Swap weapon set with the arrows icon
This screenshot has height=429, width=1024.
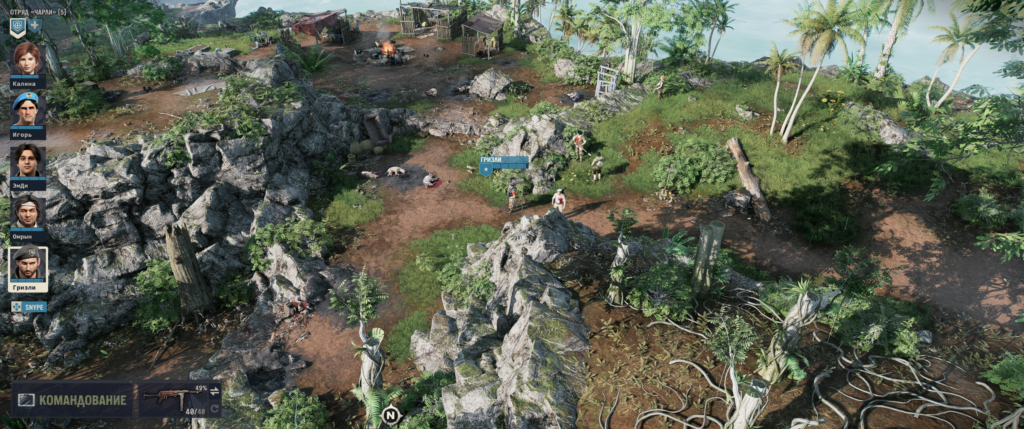coord(214,390)
